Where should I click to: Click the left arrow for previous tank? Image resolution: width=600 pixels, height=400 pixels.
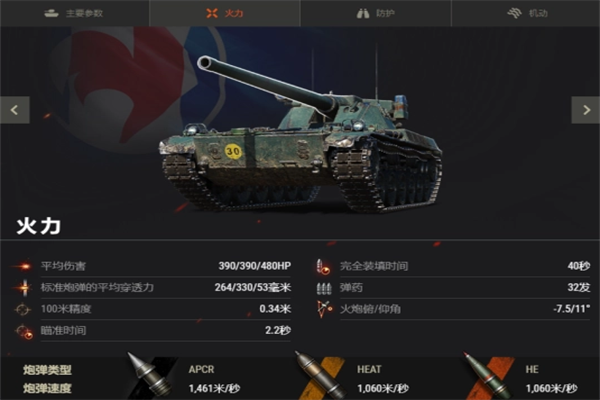point(14,109)
